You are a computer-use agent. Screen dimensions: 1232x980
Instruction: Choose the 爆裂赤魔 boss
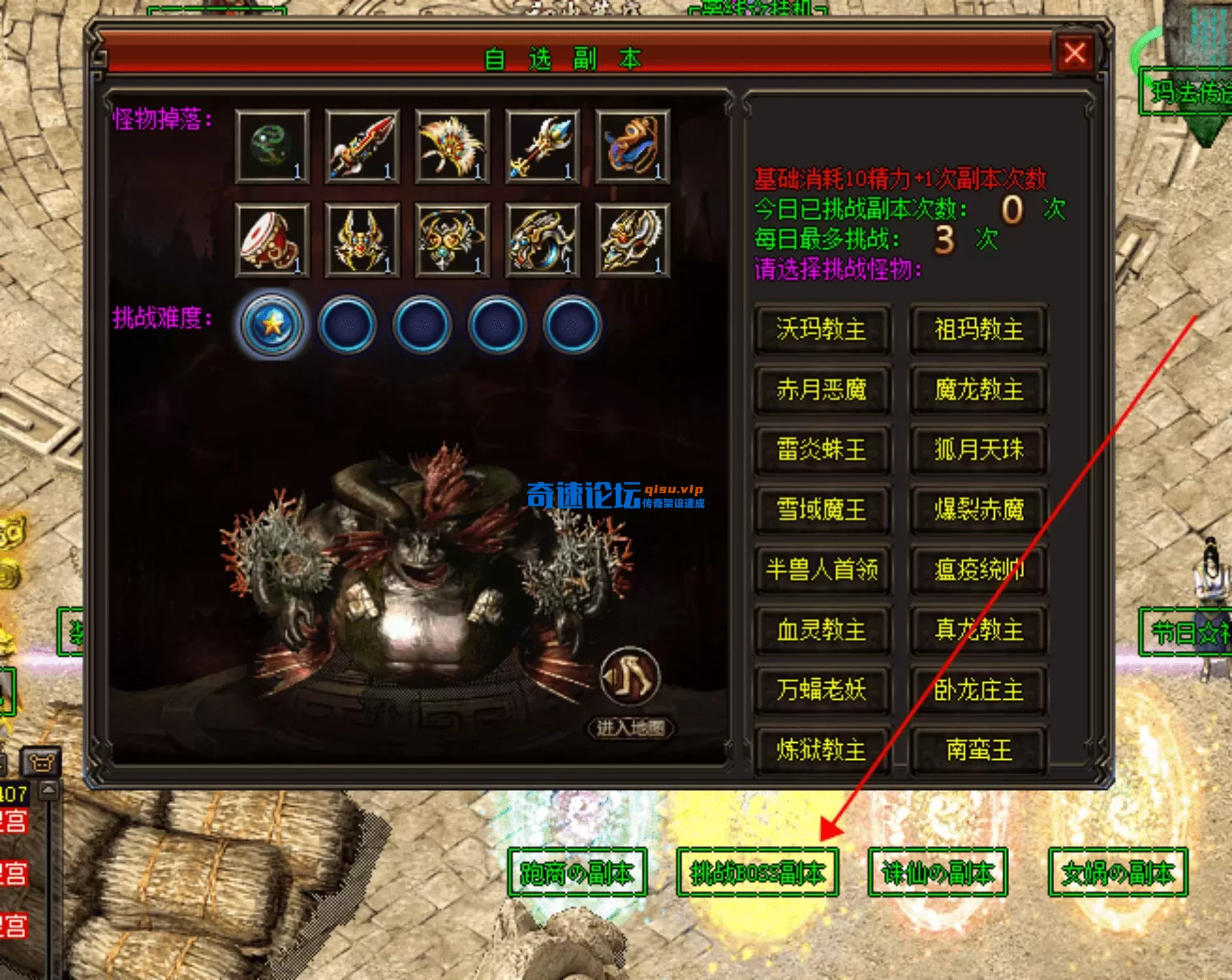(978, 510)
